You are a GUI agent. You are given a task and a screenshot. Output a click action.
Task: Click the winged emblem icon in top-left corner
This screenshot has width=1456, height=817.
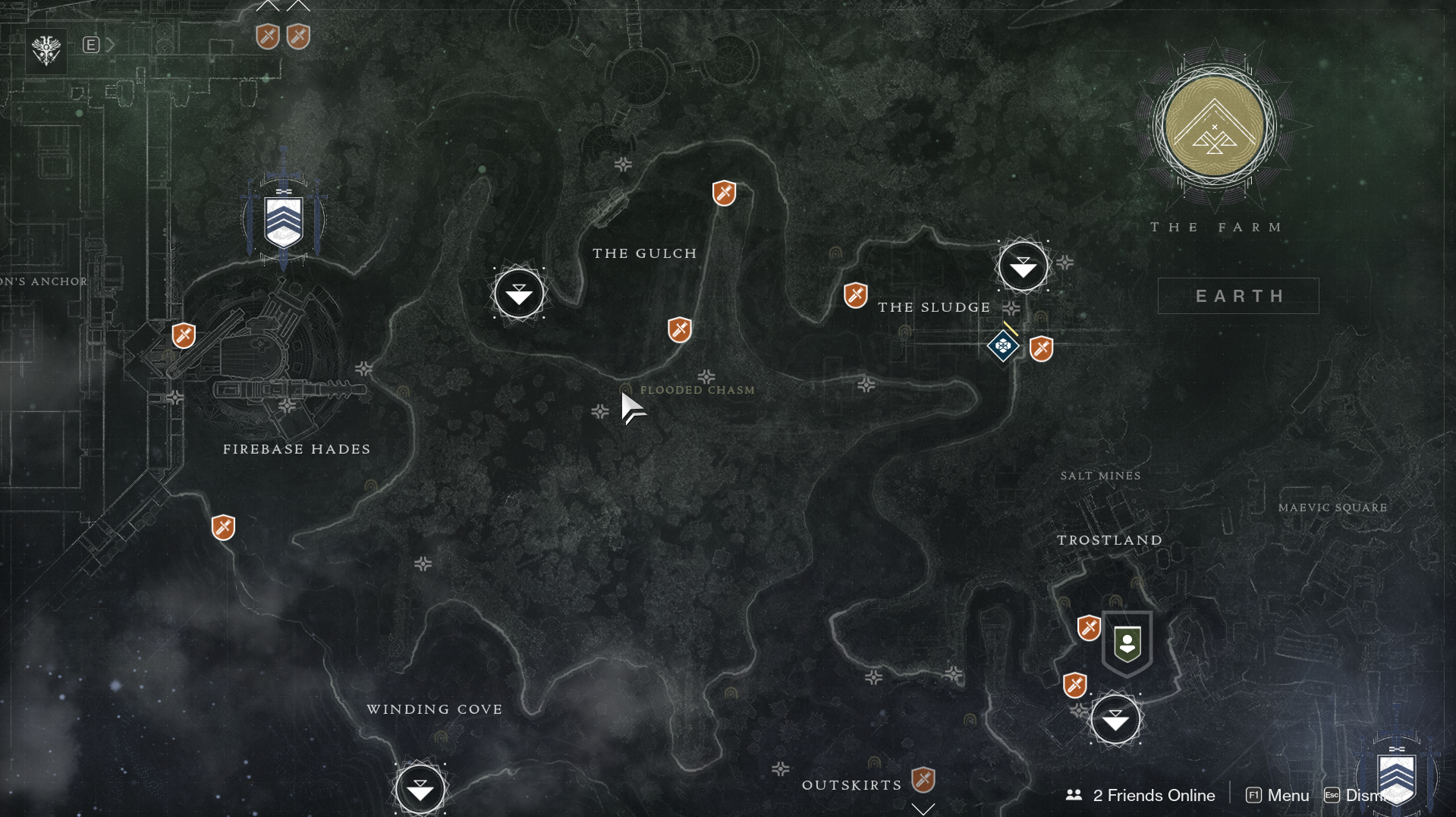(x=46, y=51)
